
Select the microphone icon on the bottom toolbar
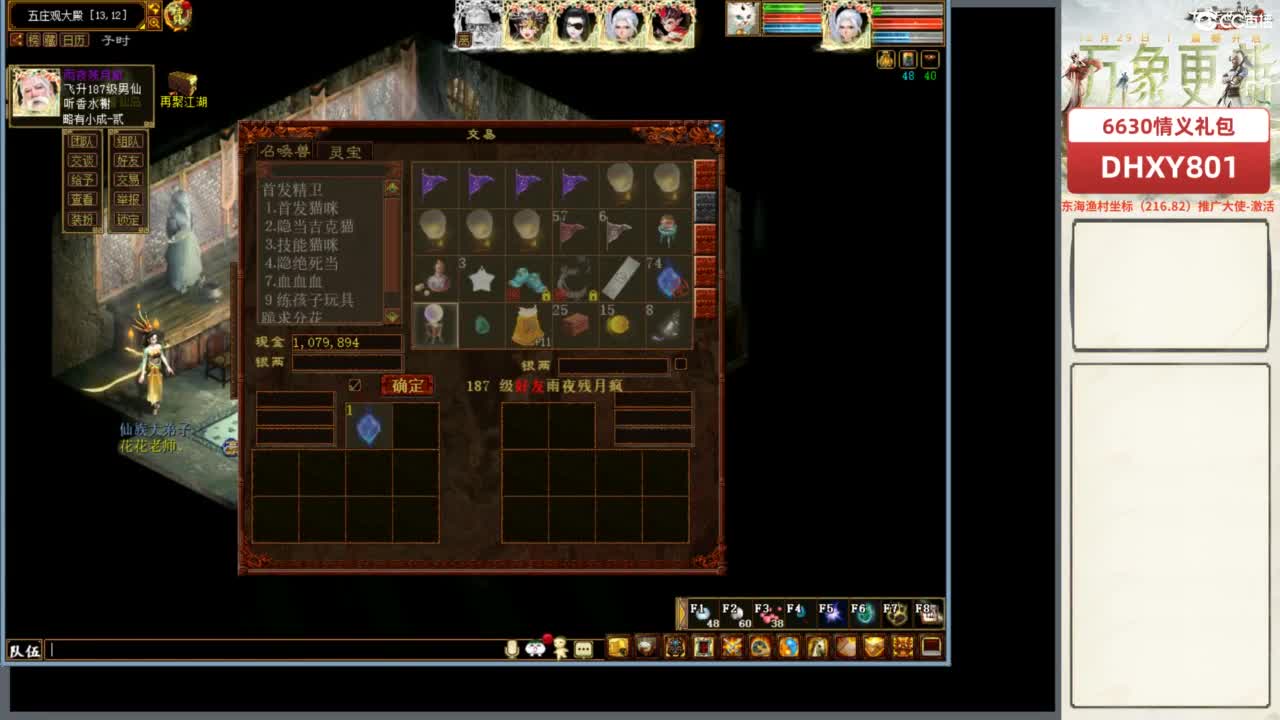[x=511, y=647]
